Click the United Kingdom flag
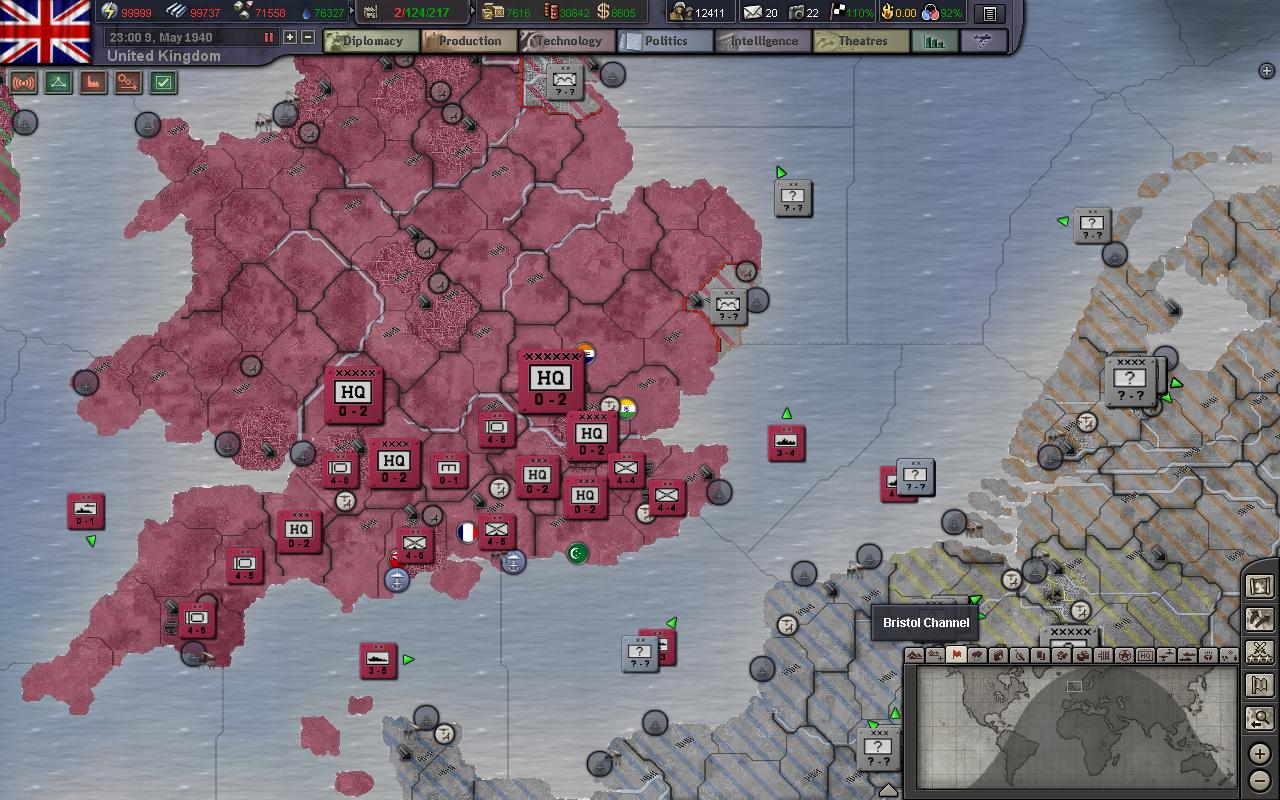The height and width of the screenshot is (800, 1280). [x=46, y=30]
